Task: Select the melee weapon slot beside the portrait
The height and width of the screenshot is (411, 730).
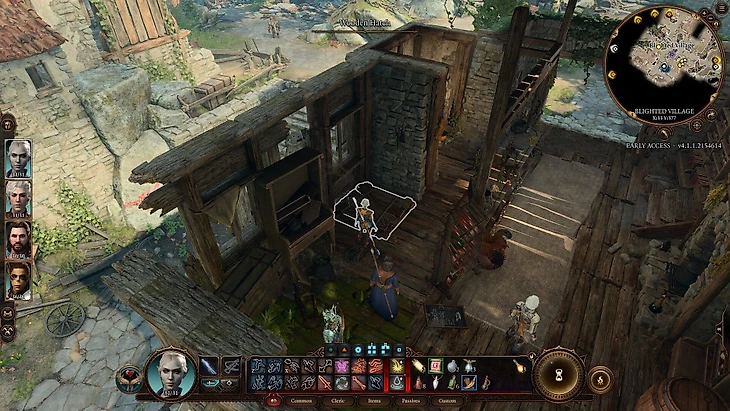Action: click(209, 366)
